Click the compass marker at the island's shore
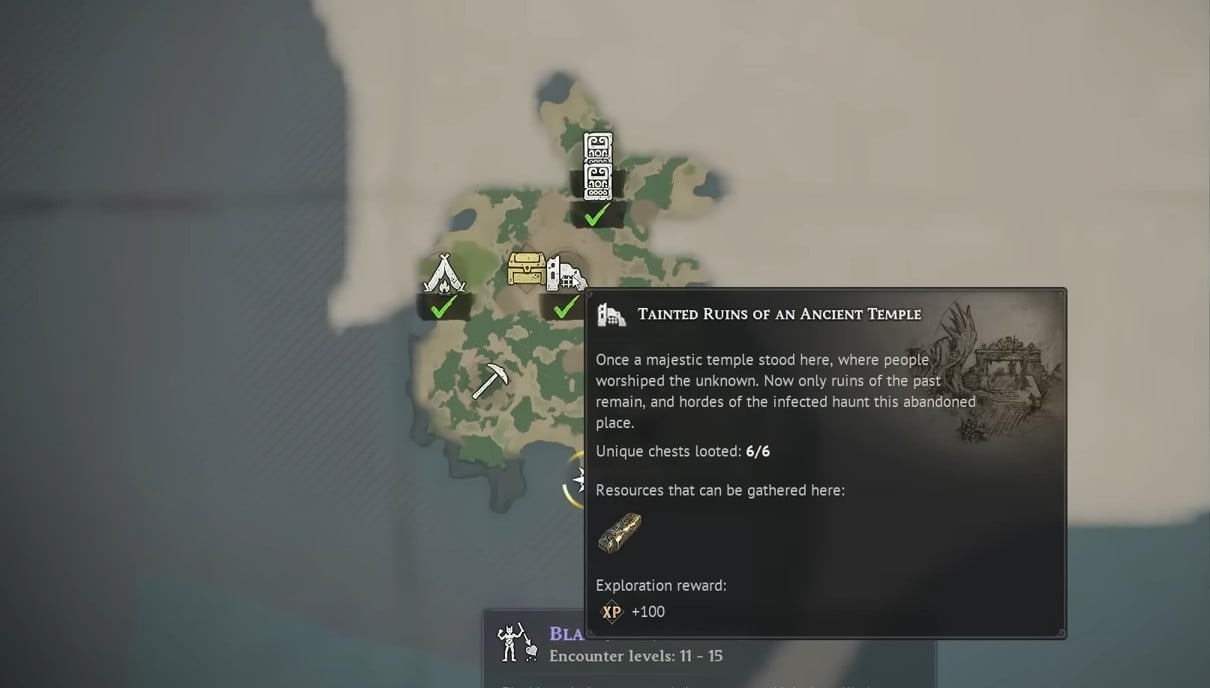Viewport: 1210px width, 688px height. [576, 481]
